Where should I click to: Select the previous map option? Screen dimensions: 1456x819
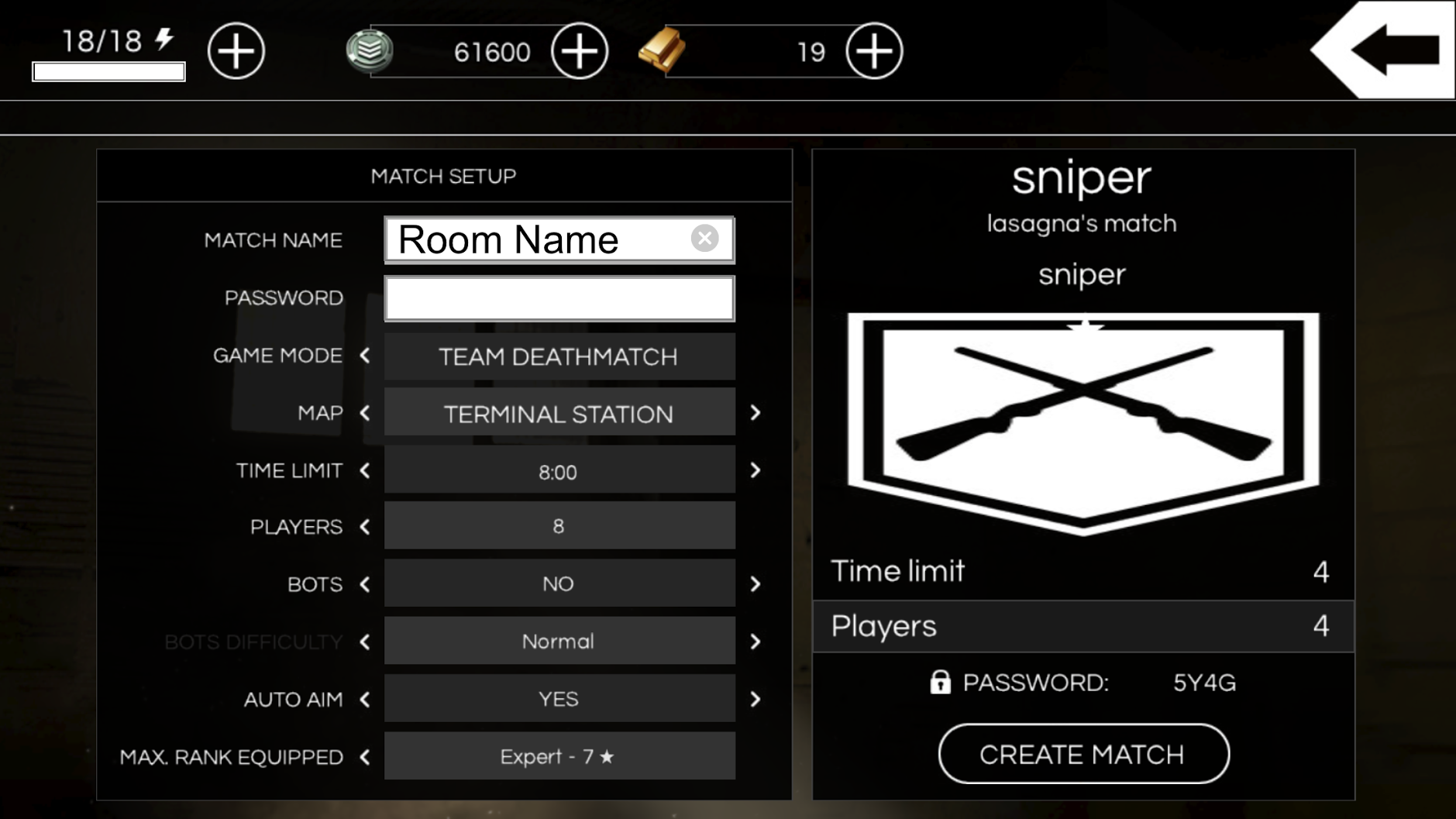coord(365,413)
